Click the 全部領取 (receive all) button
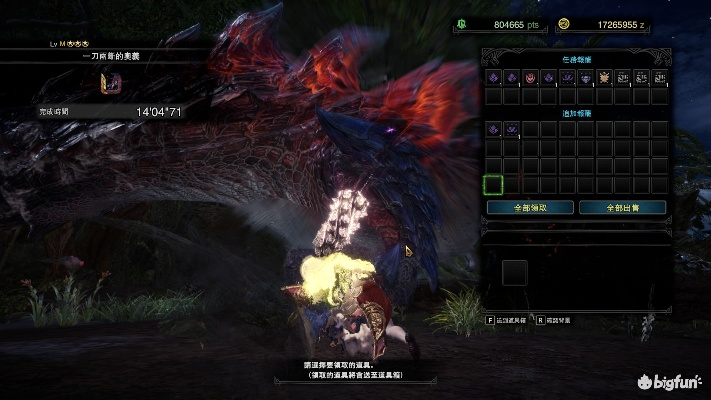 [530, 207]
